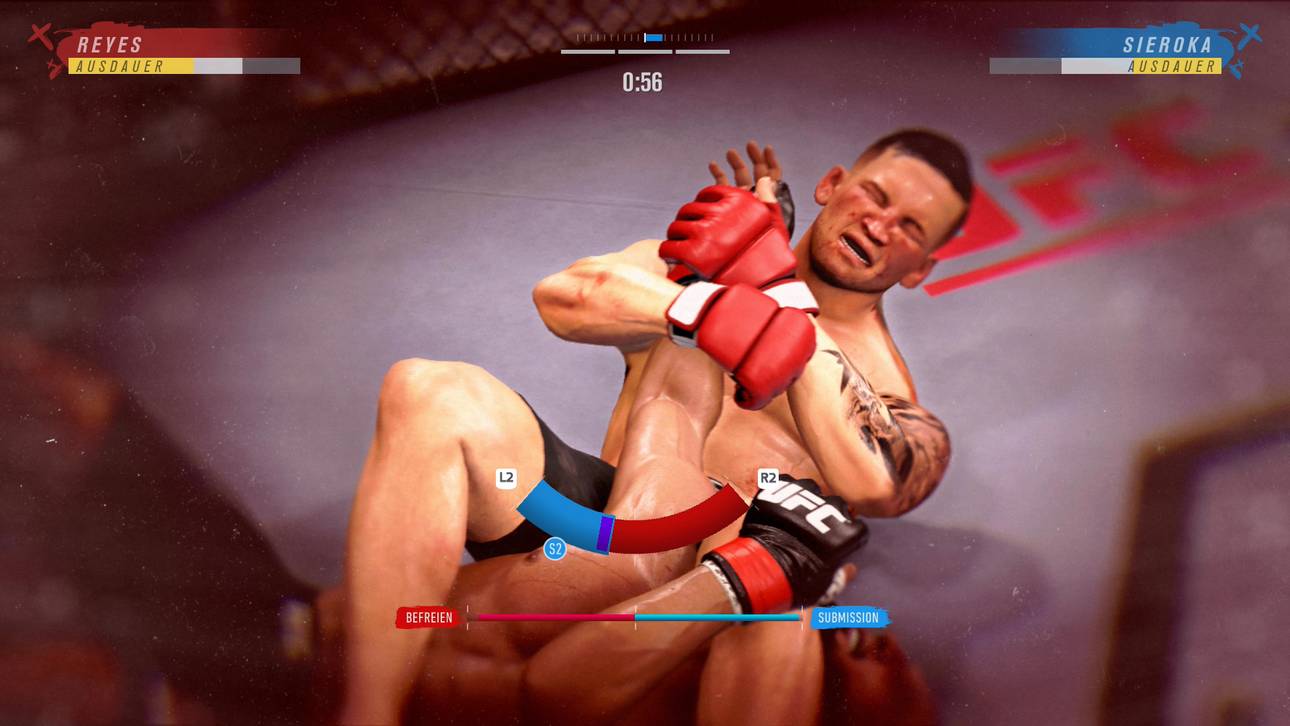Toggle the red BEFREIEN side of the meter
This screenshot has width=1290, height=726.
428,617
